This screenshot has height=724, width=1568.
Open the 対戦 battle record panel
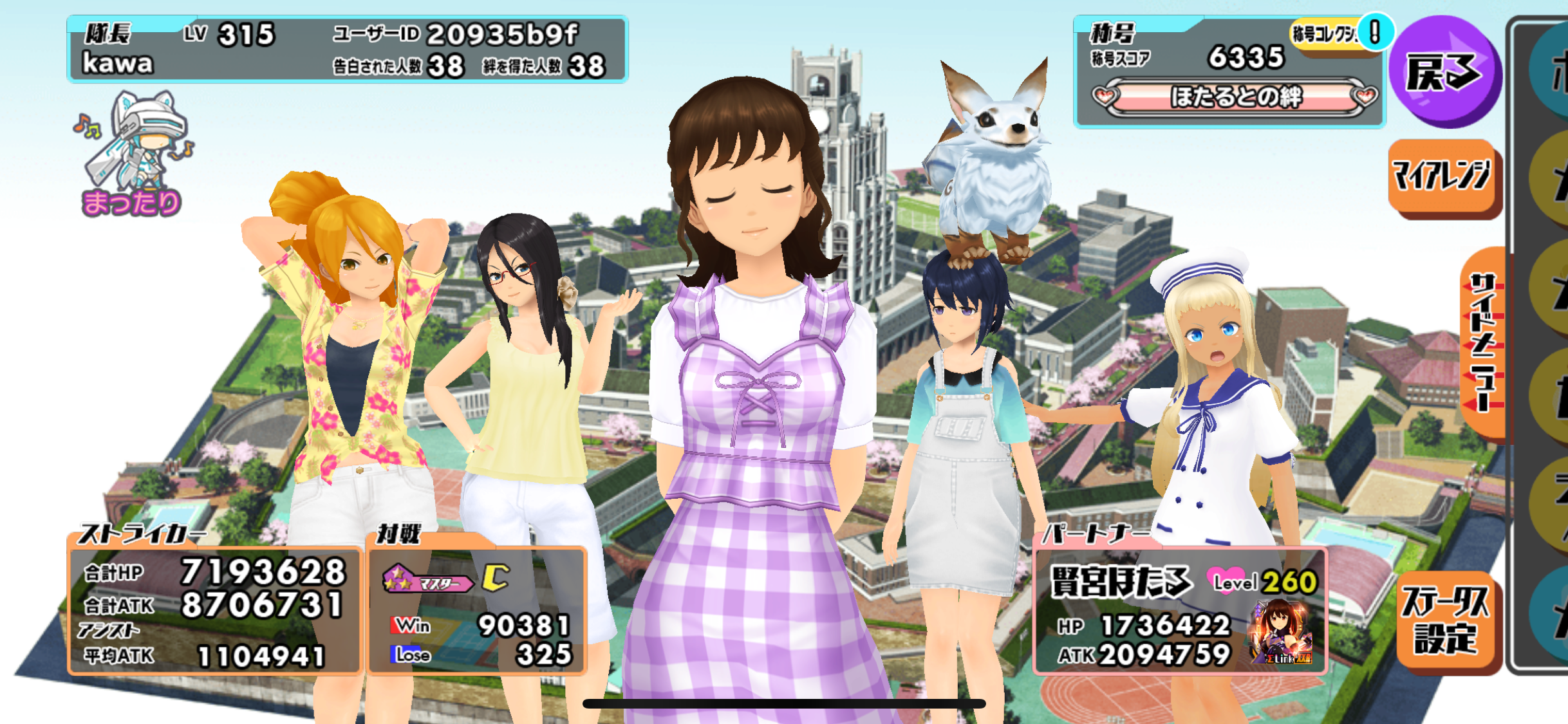(476, 608)
